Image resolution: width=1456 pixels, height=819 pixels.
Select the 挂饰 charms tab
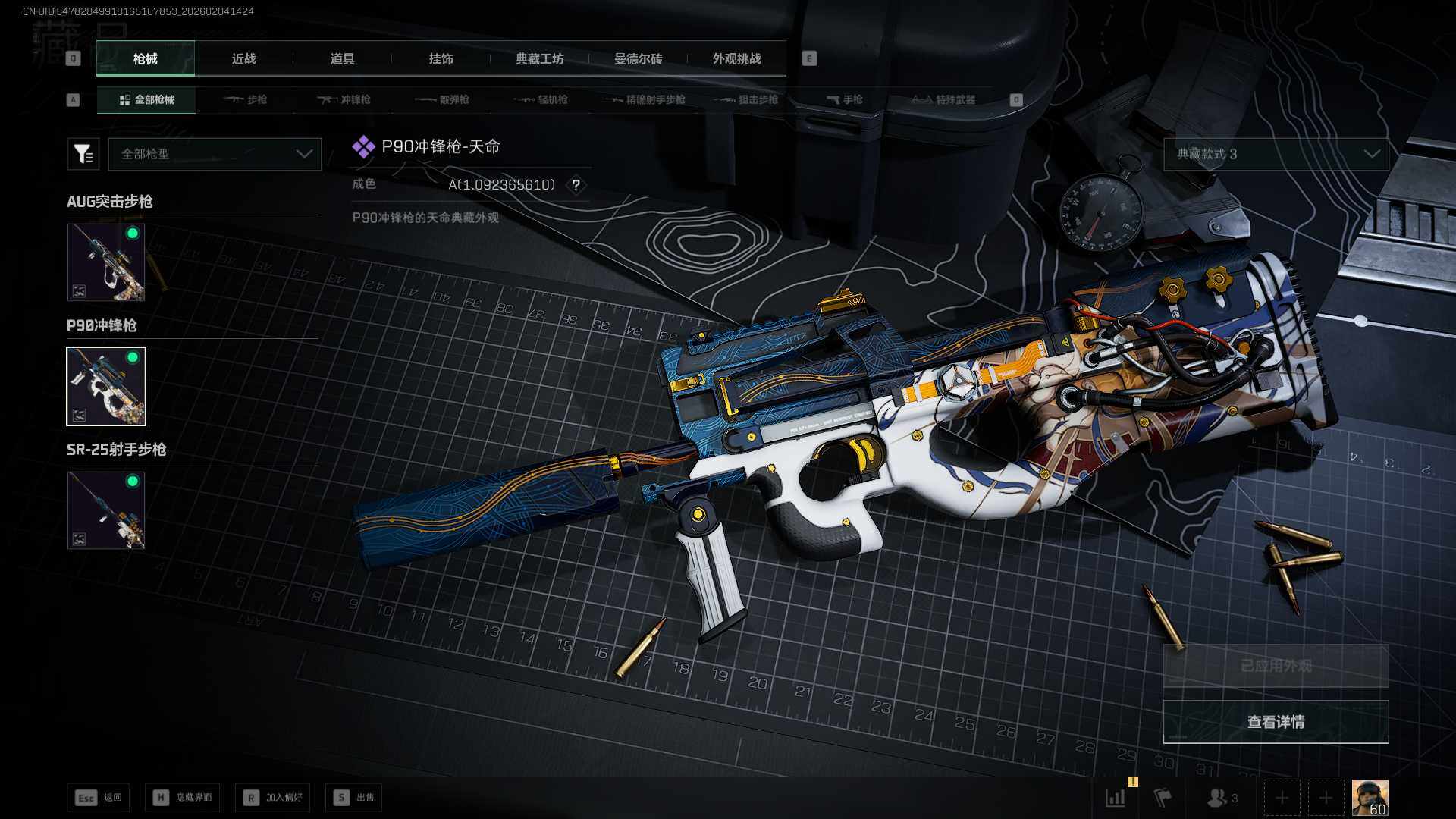(x=441, y=59)
